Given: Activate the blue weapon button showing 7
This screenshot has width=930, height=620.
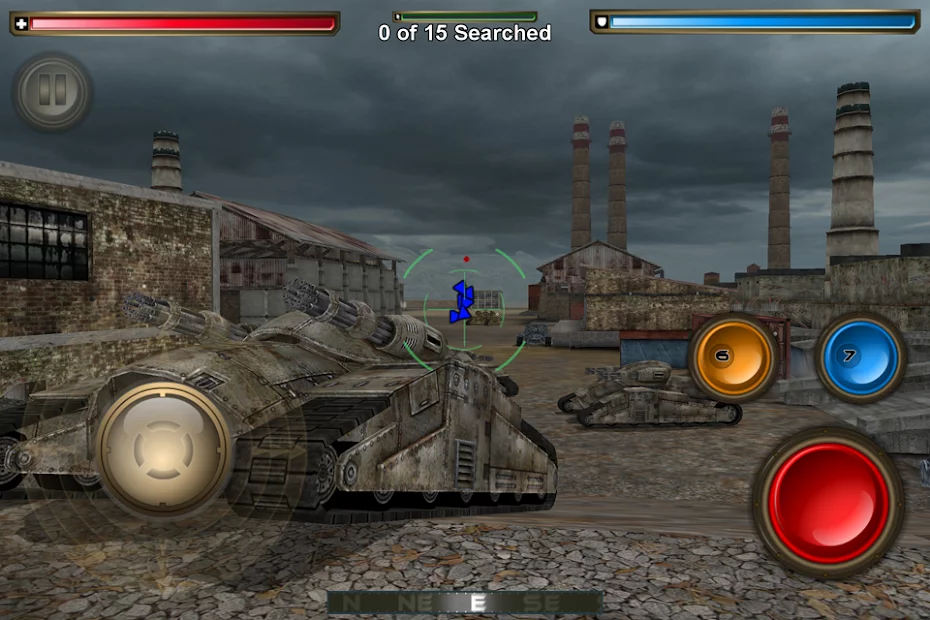Looking at the screenshot, I should (x=860, y=357).
